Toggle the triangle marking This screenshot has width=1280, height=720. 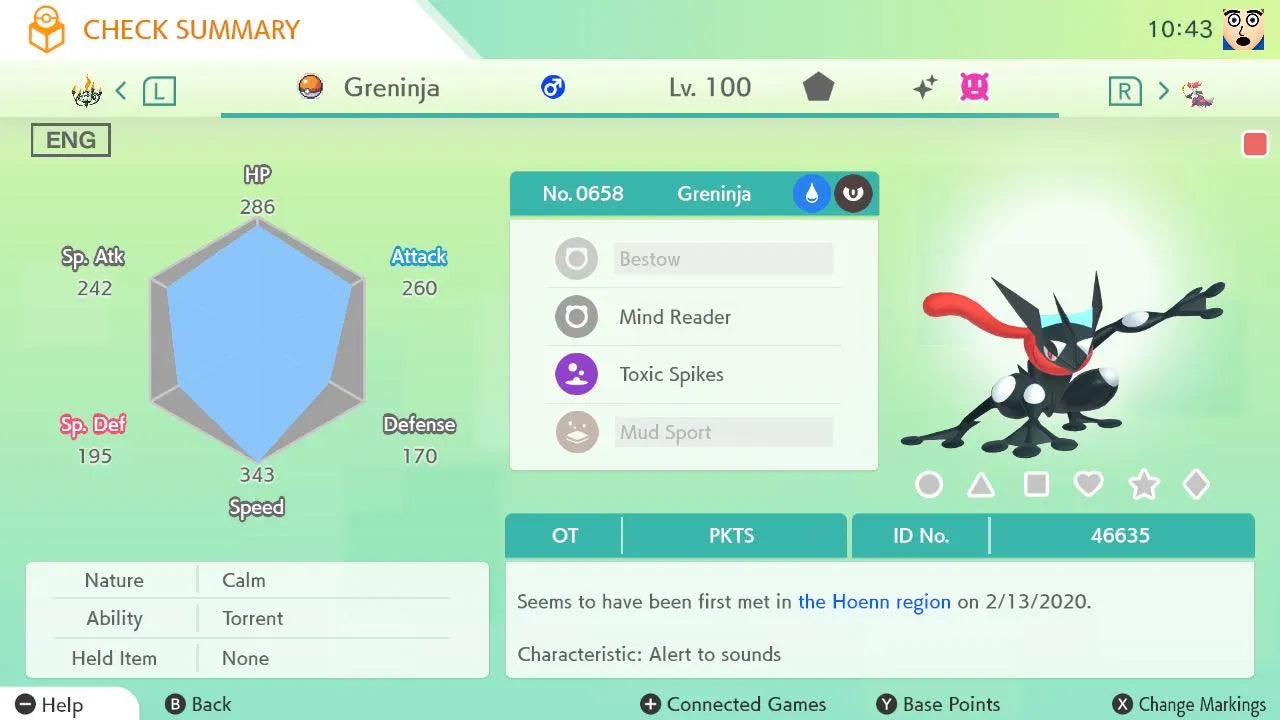(981, 485)
